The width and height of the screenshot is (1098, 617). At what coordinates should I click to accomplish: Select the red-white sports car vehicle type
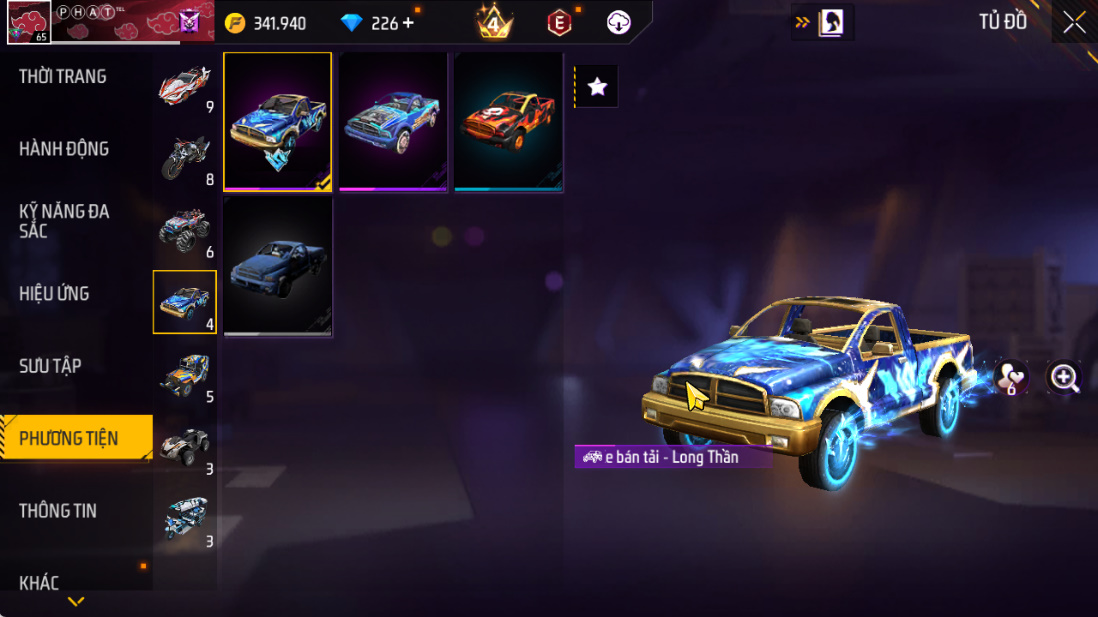pos(185,86)
